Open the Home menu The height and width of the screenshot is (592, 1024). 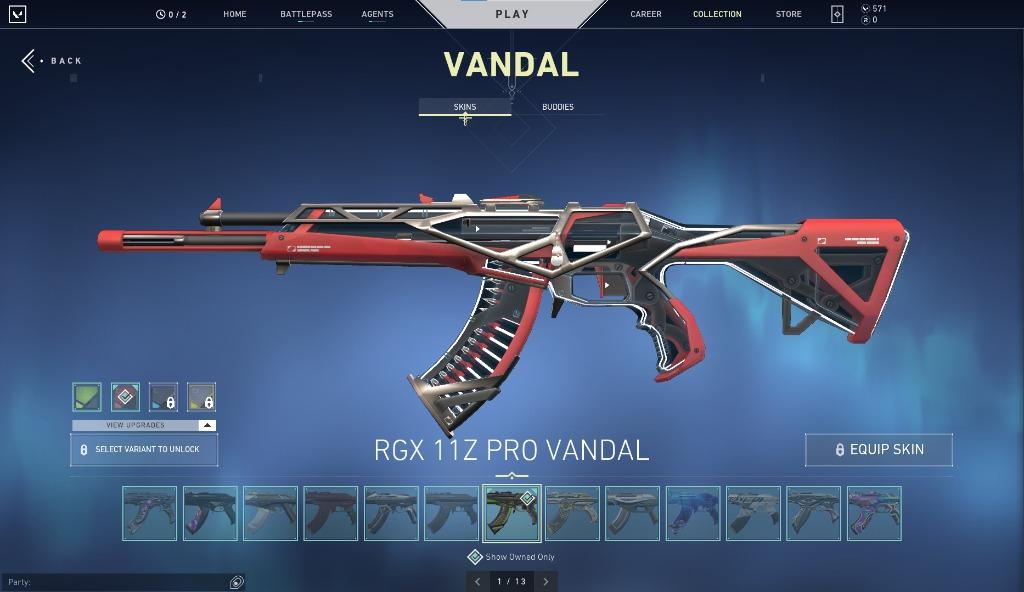click(x=235, y=14)
